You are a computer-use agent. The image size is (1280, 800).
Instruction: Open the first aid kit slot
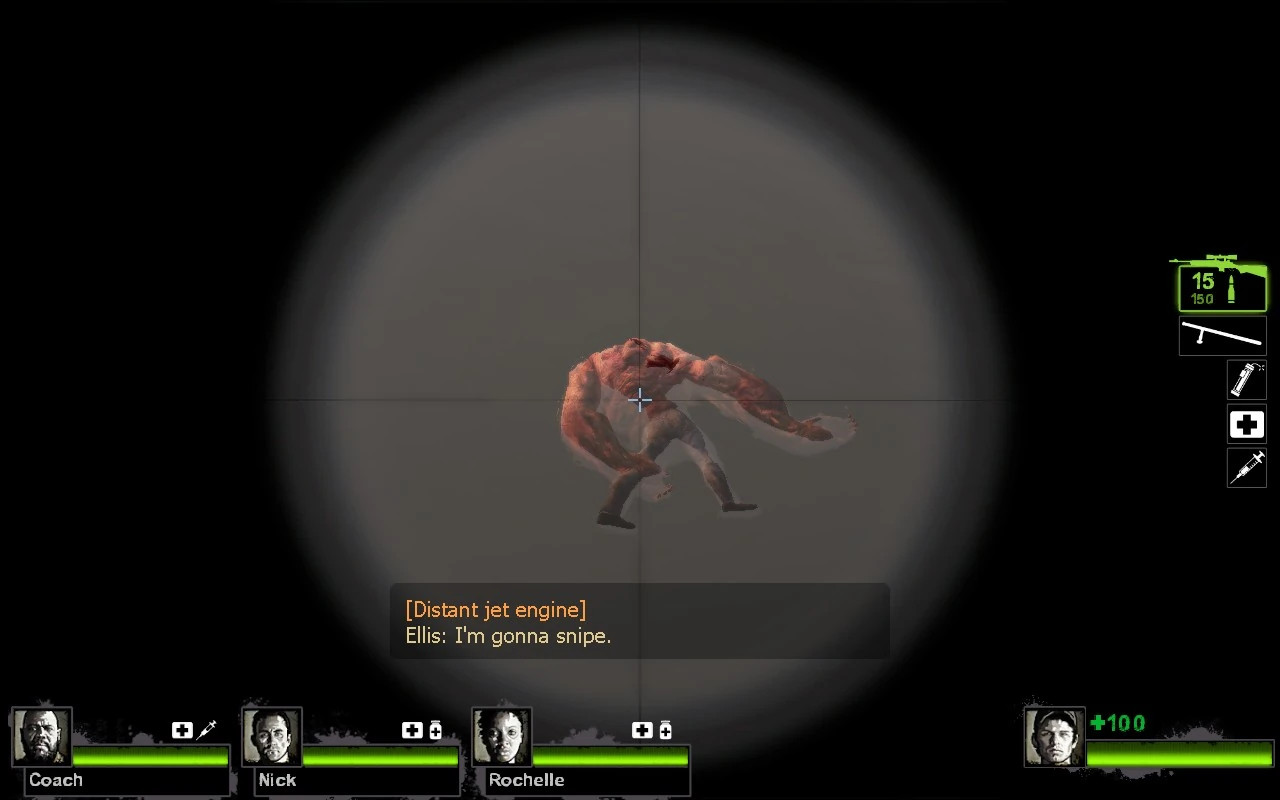1246,424
